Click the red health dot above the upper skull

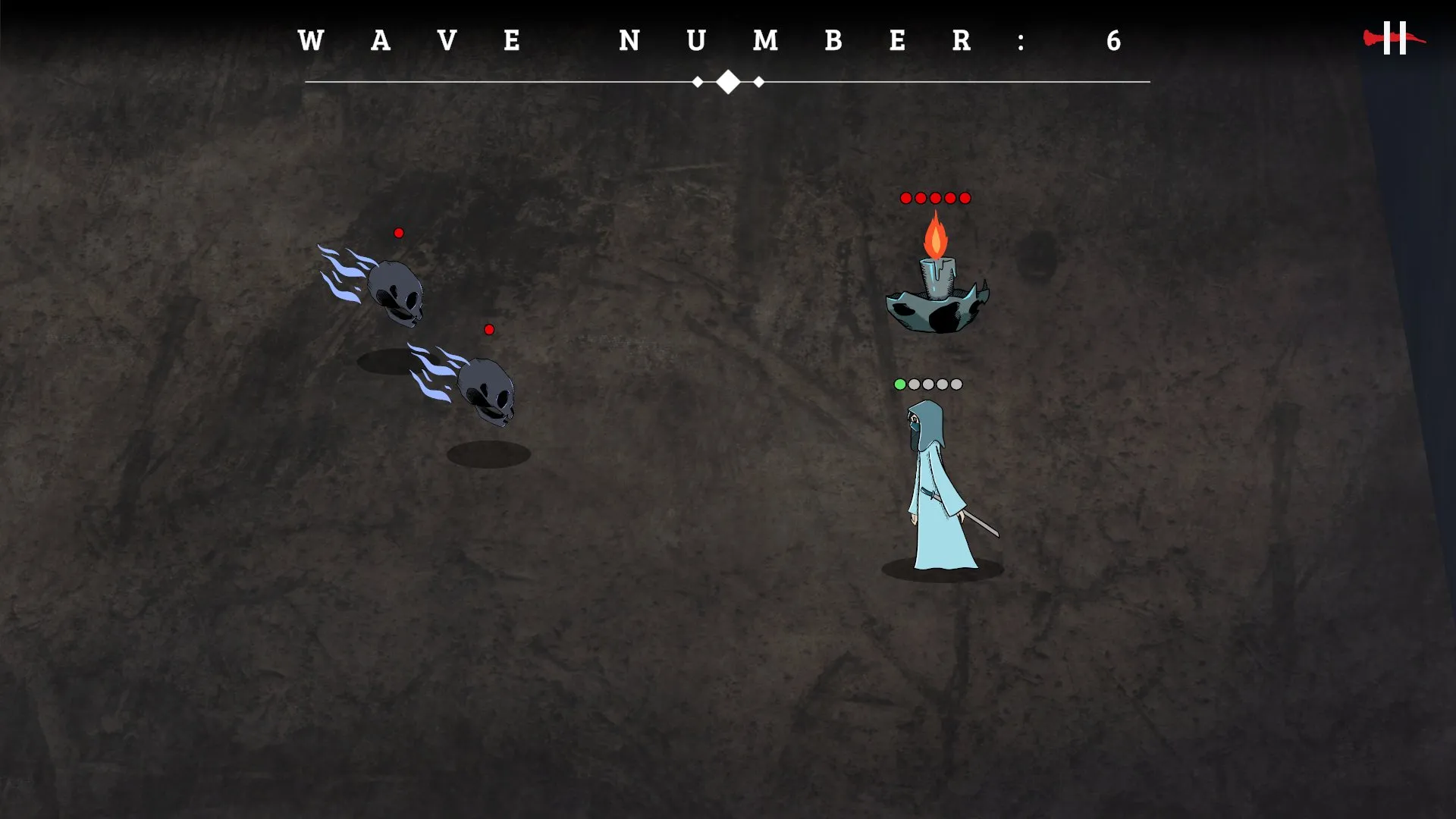(x=398, y=233)
